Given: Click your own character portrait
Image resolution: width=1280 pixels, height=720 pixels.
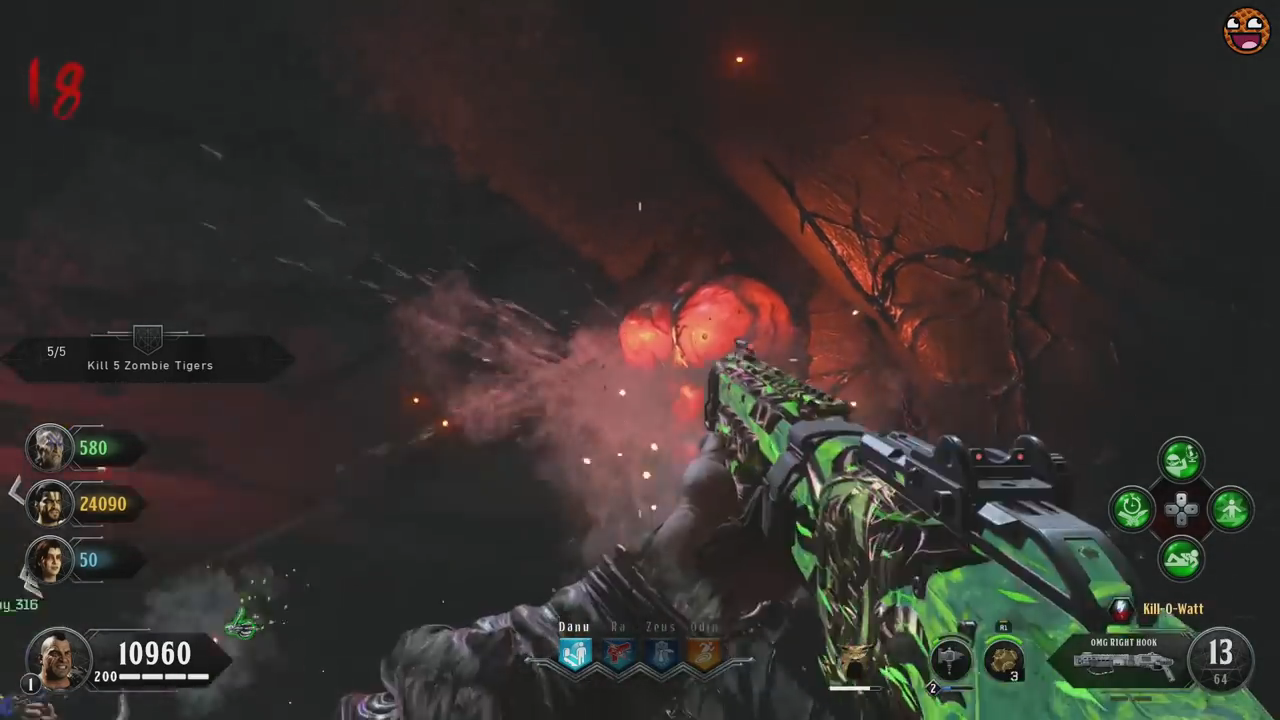Looking at the screenshot, I should (x=58, y=657).
